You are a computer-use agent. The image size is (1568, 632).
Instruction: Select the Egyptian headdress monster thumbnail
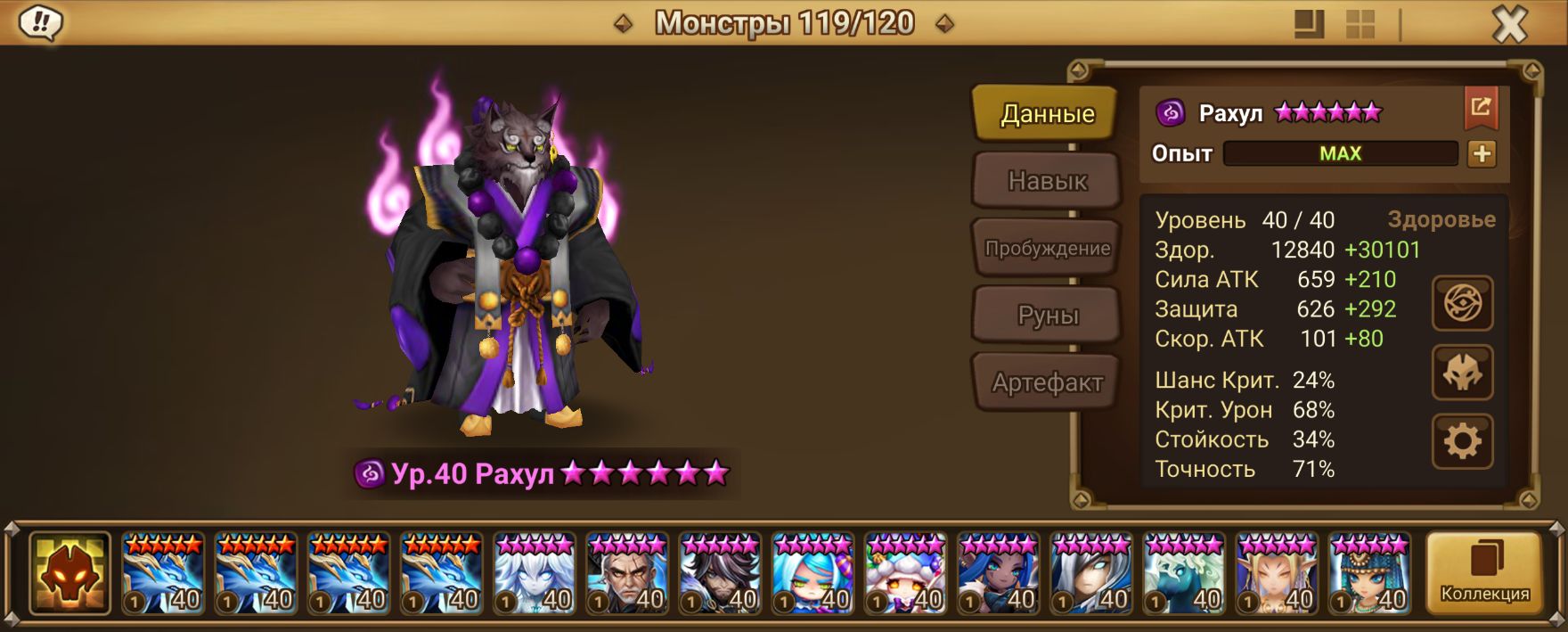(x=1368, y=575)
